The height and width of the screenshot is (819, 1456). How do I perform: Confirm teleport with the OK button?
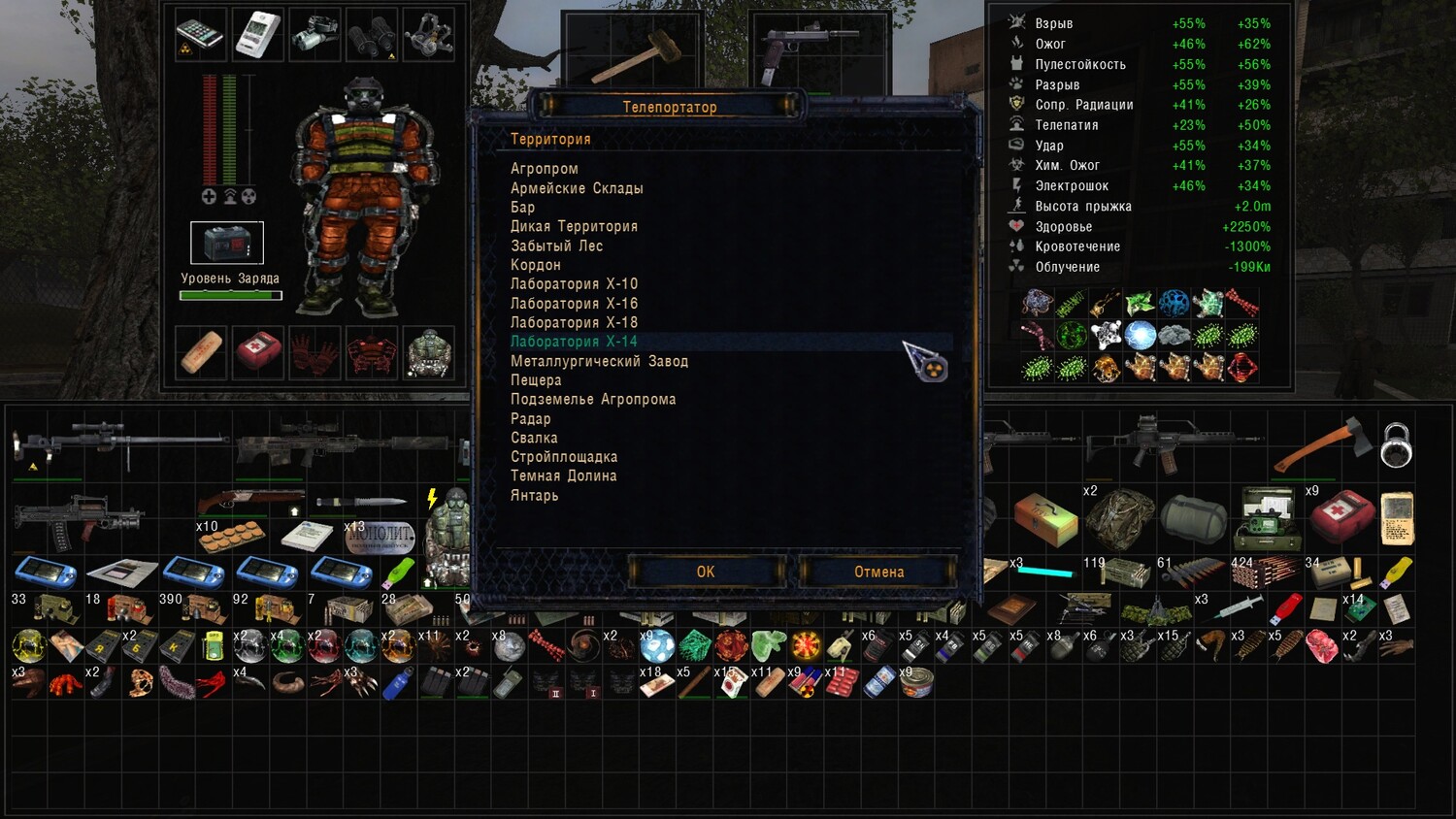tap(706, 572)
